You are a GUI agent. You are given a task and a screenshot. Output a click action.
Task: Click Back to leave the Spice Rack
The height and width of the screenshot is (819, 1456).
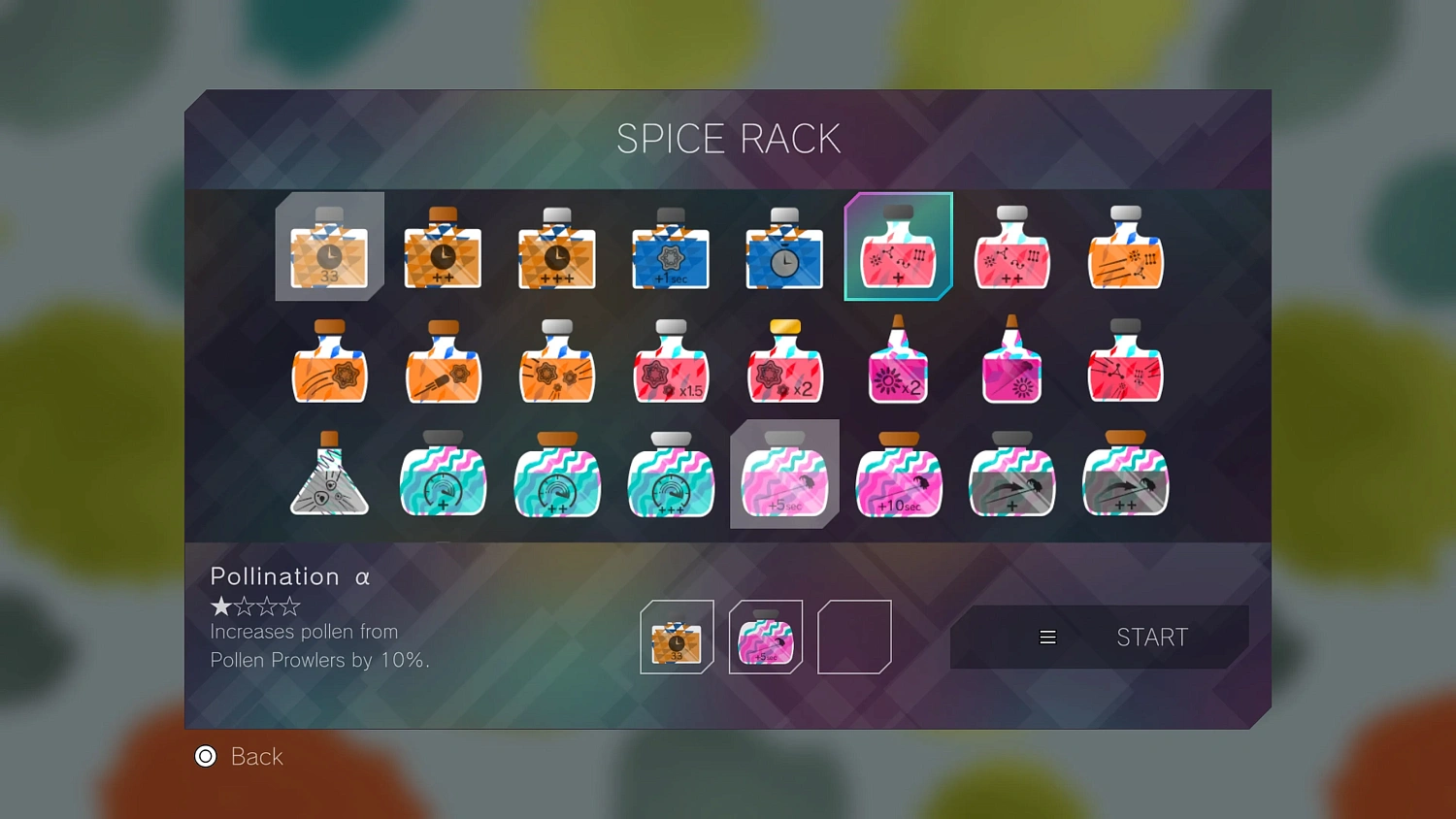click(x=239, y=757)
